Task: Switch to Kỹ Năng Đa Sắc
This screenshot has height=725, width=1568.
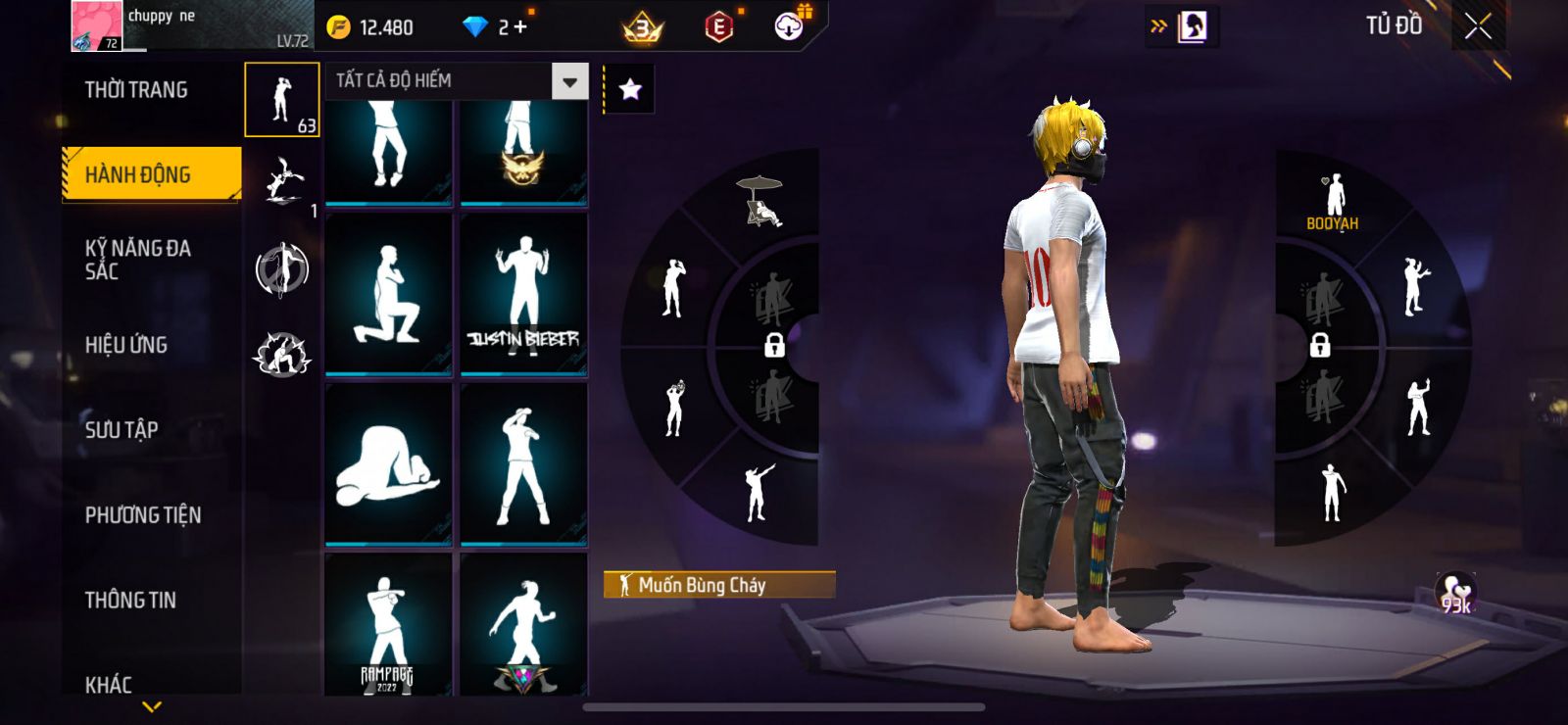Action: coord(138,260)
